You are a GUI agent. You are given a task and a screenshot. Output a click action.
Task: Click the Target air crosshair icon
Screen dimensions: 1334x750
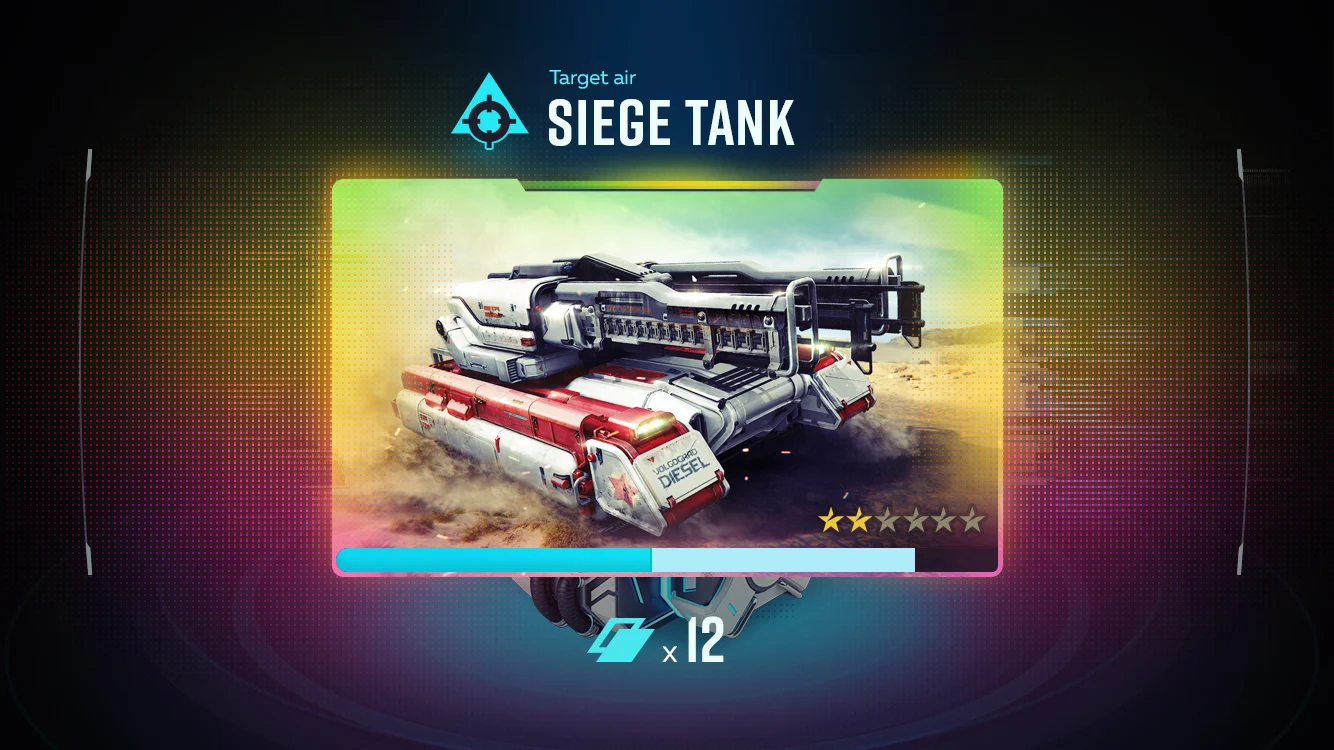point(489,110)
